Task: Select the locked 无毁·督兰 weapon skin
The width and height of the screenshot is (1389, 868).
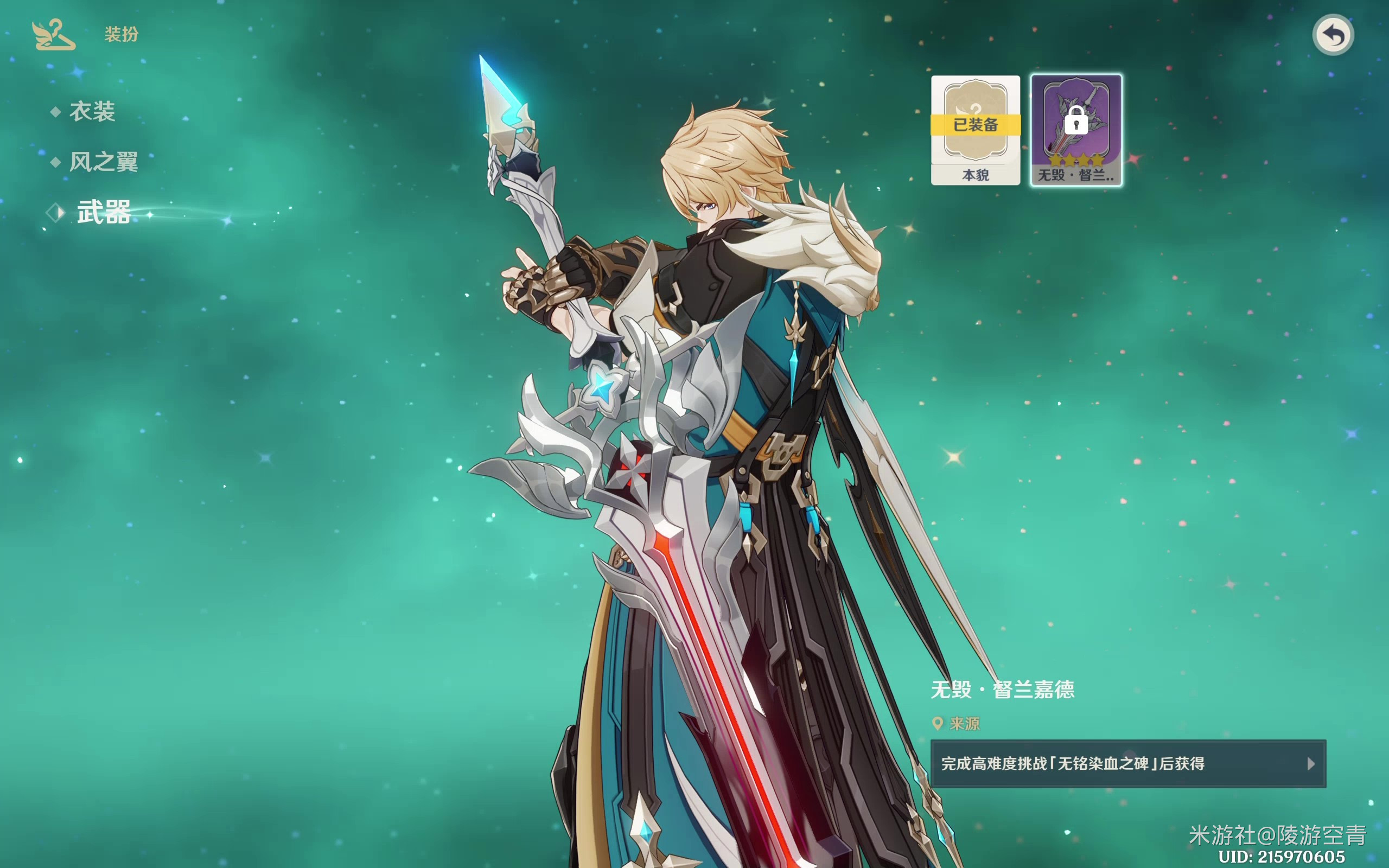Action: (x=1076, y=130)
